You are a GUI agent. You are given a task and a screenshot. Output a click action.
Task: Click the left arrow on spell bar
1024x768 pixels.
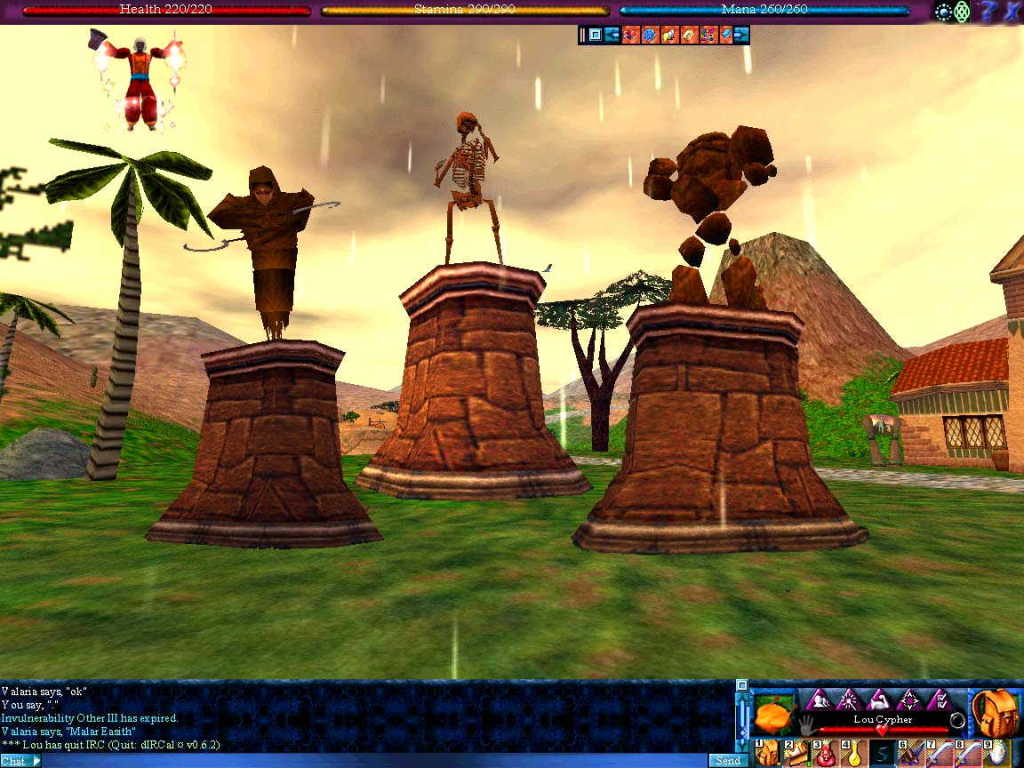(x=611, y=35)
